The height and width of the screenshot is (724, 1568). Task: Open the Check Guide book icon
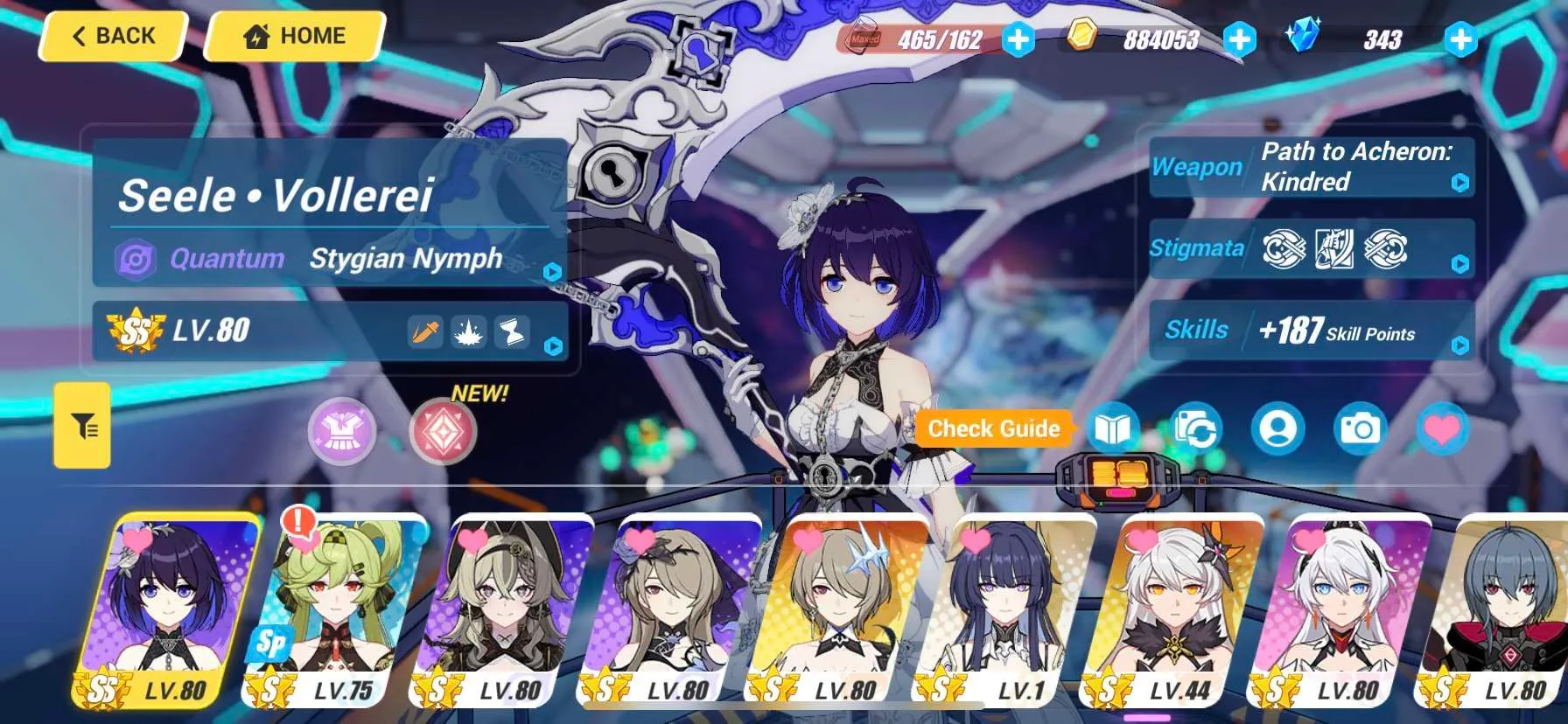click(x=1113, y=429)
